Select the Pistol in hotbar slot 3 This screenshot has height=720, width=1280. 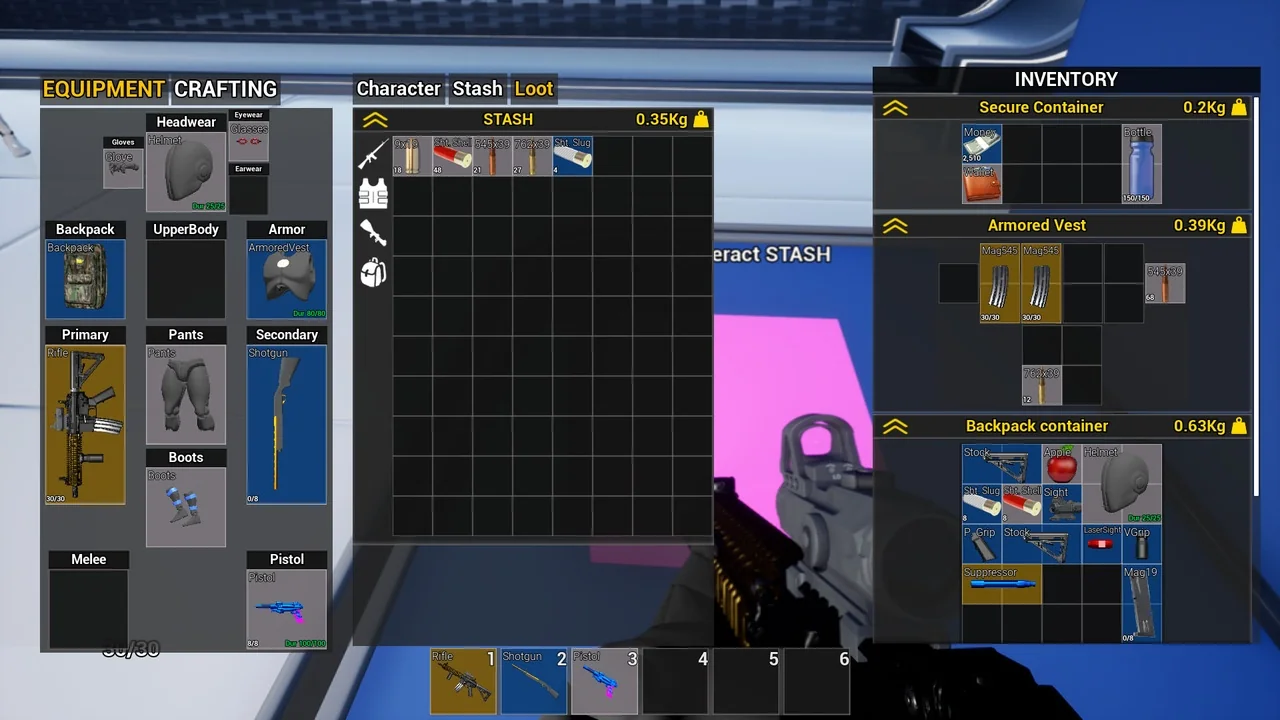(604, 682)
